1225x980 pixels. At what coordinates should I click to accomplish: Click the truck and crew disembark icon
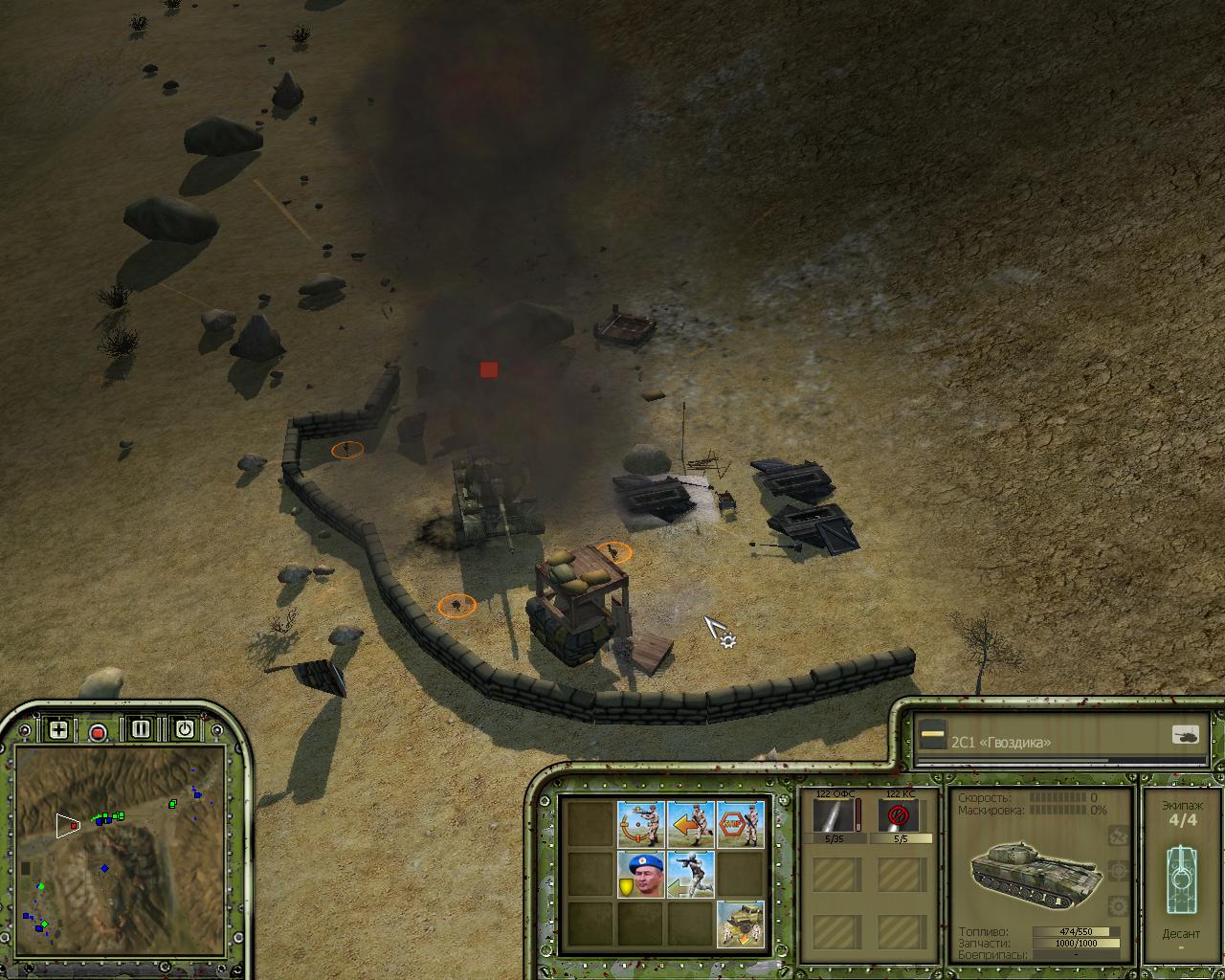click(741, 924)
